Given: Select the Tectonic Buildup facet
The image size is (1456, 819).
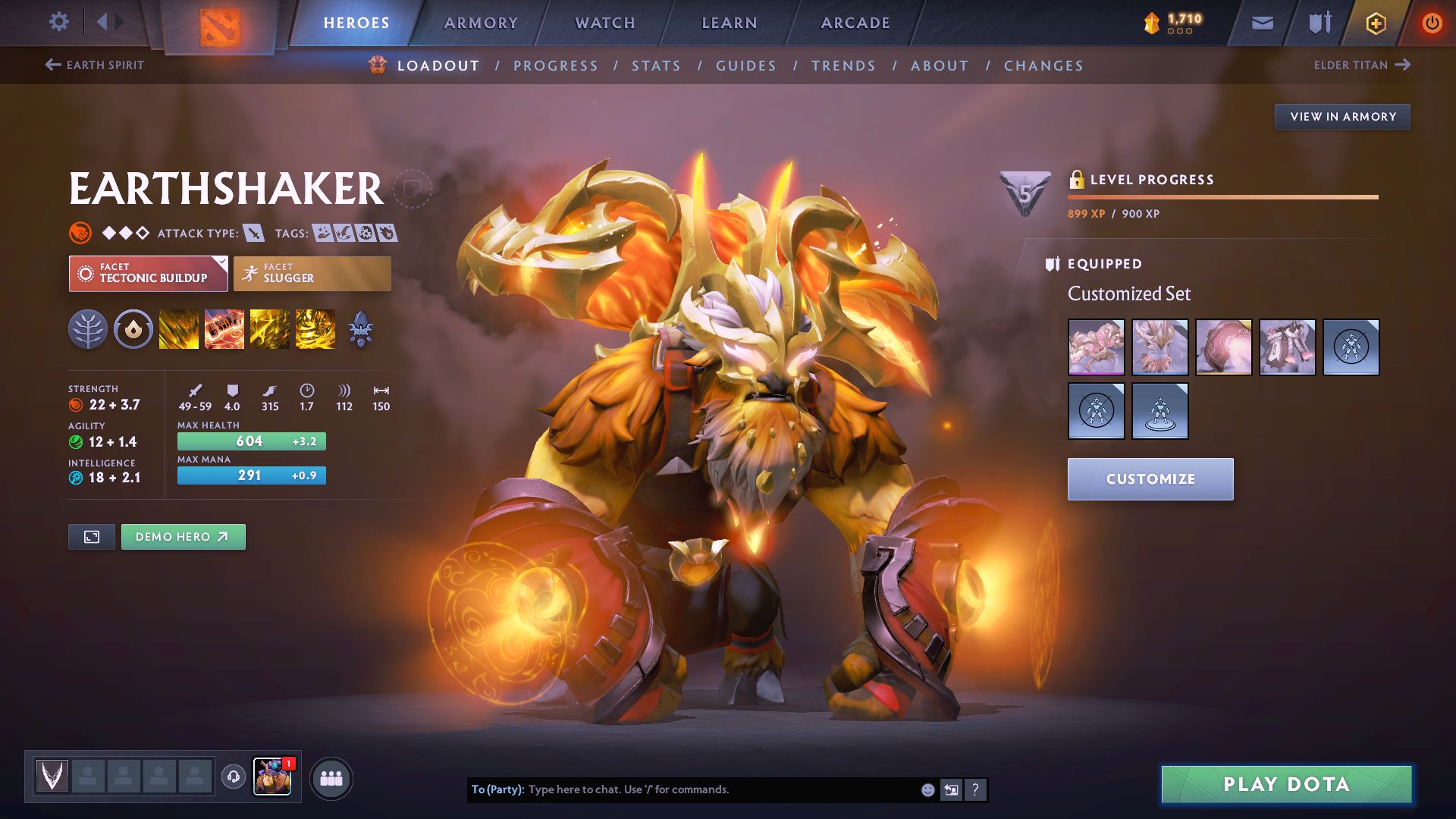Looking at the screenshot, I should click(x=148, y=273).
